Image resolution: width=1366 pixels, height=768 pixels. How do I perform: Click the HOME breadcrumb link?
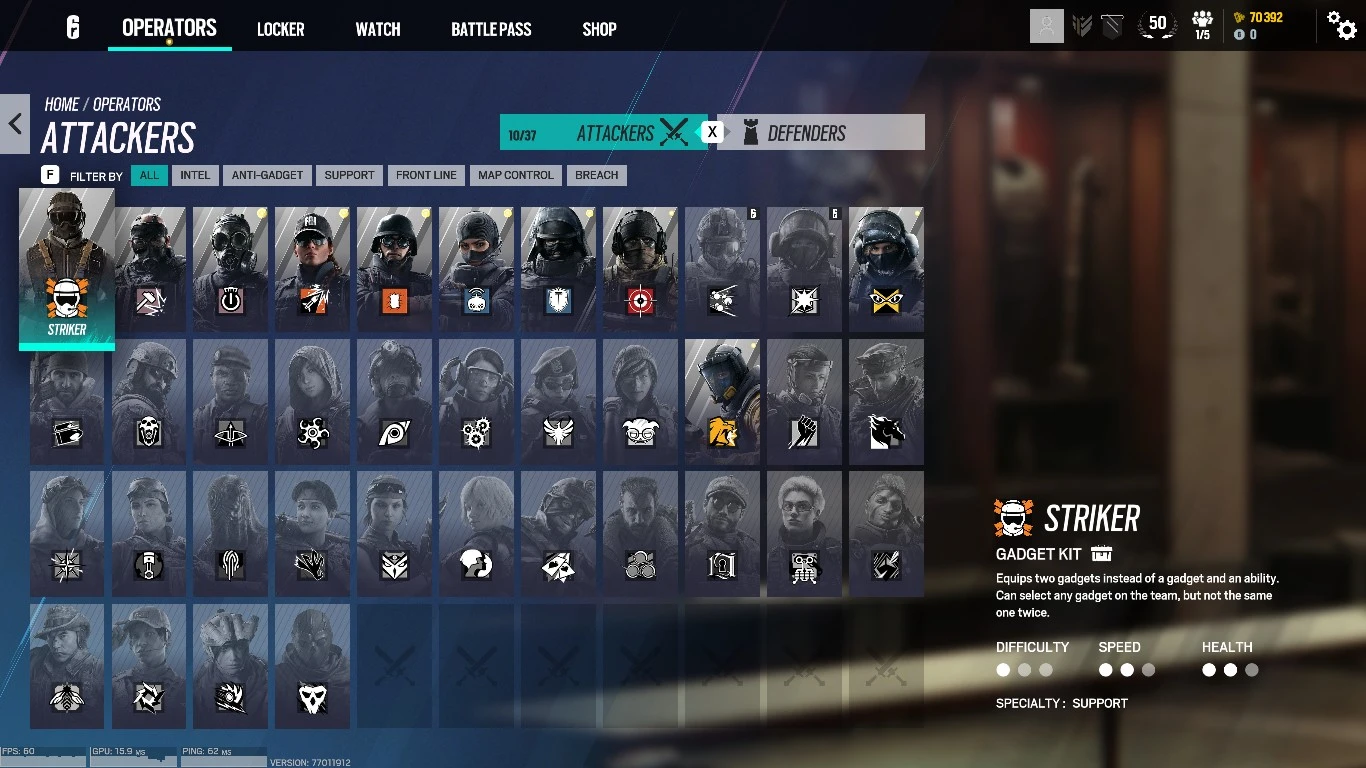click(x=61, y=104)
